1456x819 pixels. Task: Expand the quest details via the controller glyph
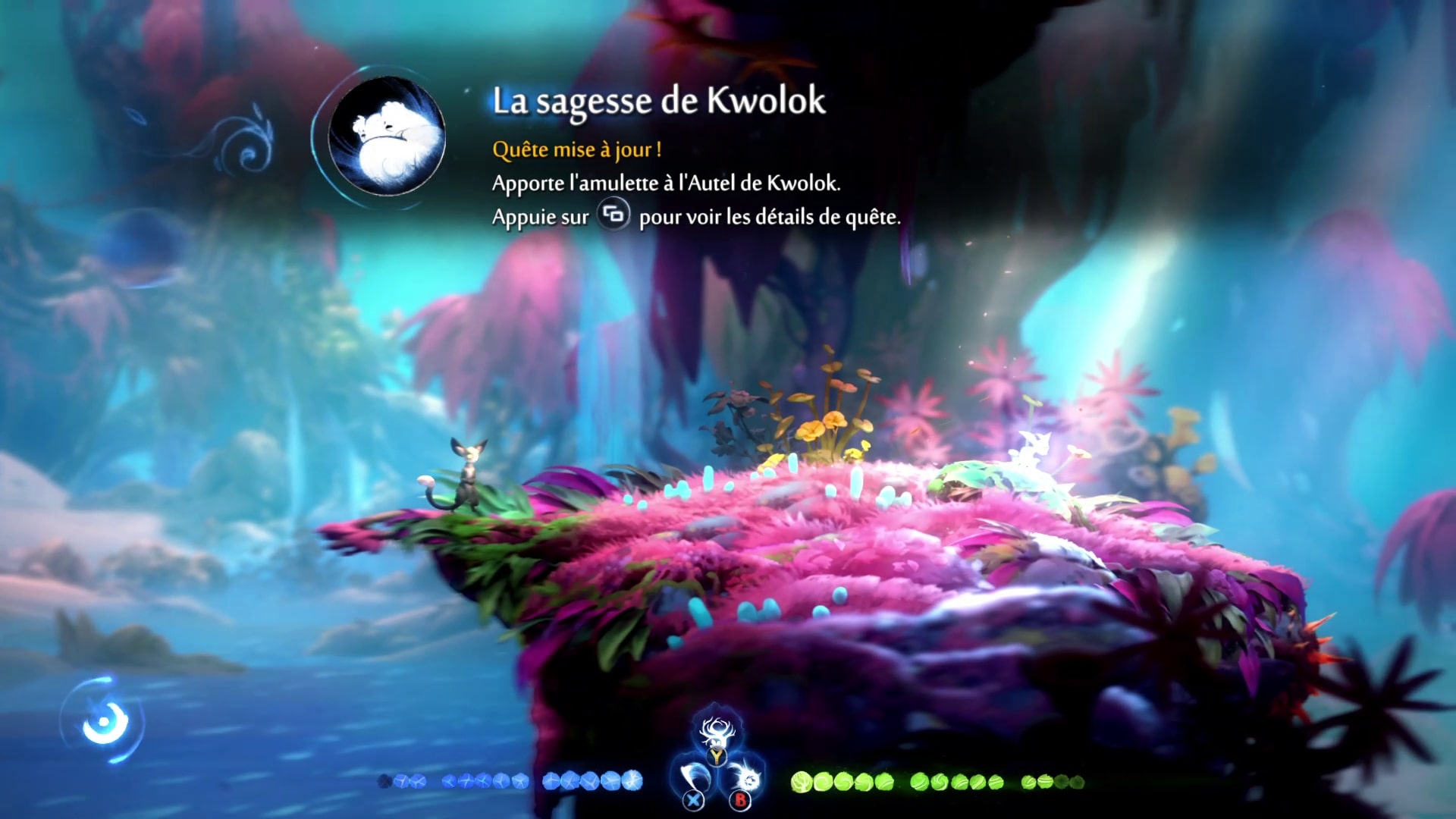click(x=615, y=216)
